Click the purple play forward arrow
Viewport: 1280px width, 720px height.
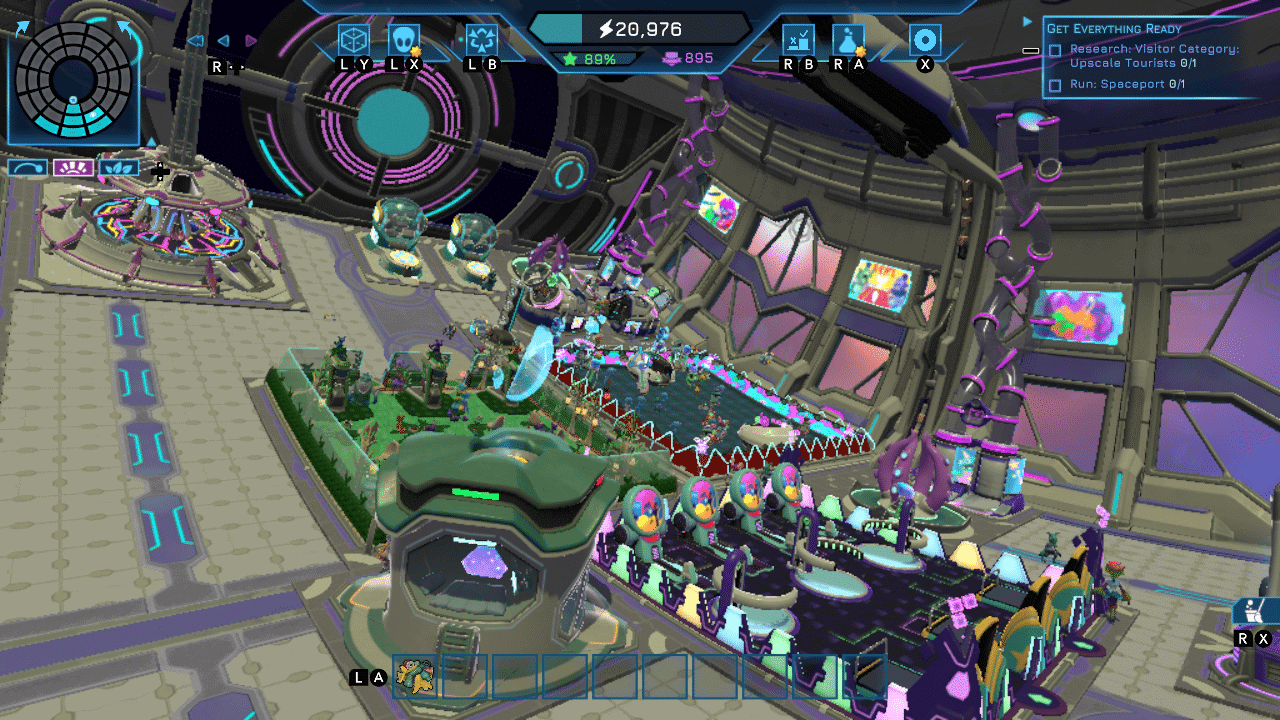[251, 41]
